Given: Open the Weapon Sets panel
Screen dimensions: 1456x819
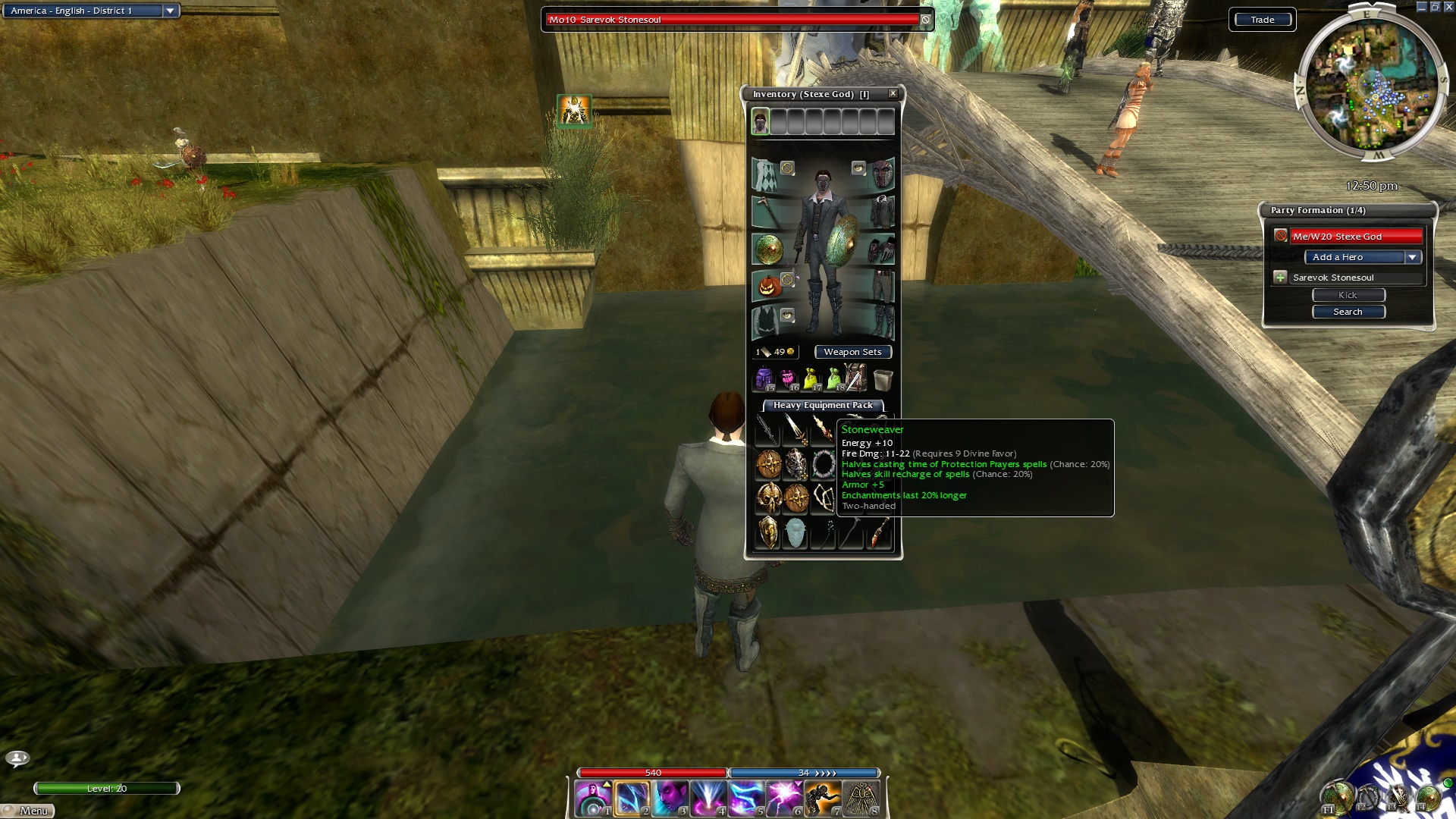Looking at the screenshot, I should click(x=852, y=352).
